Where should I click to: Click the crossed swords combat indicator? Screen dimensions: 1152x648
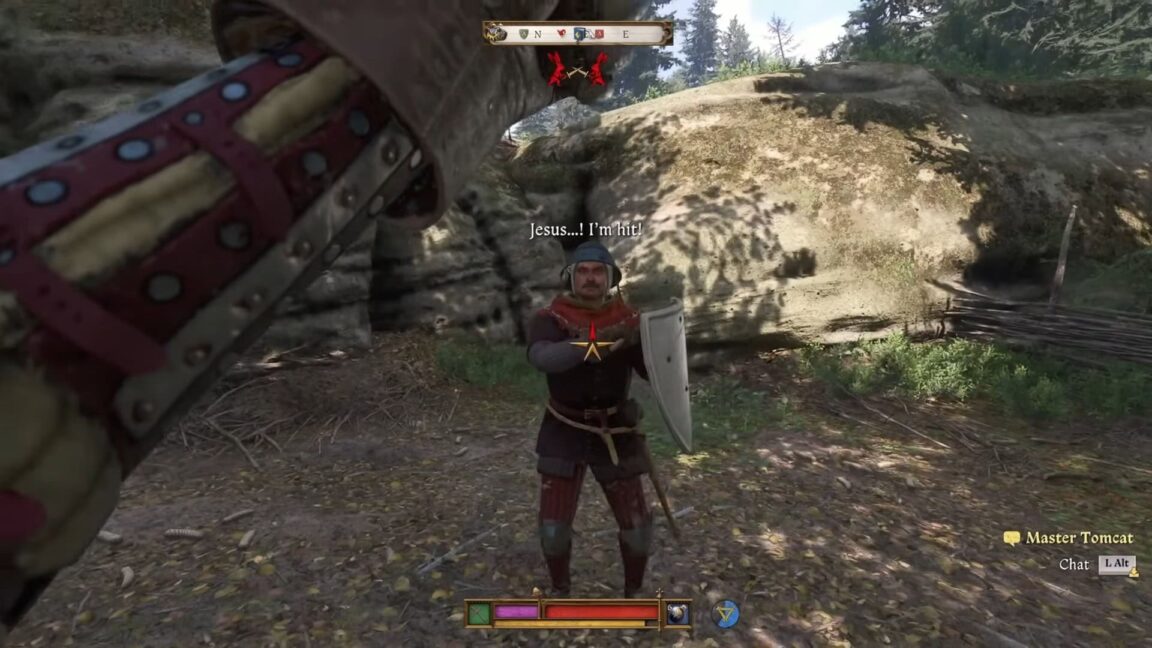[577, 68]
